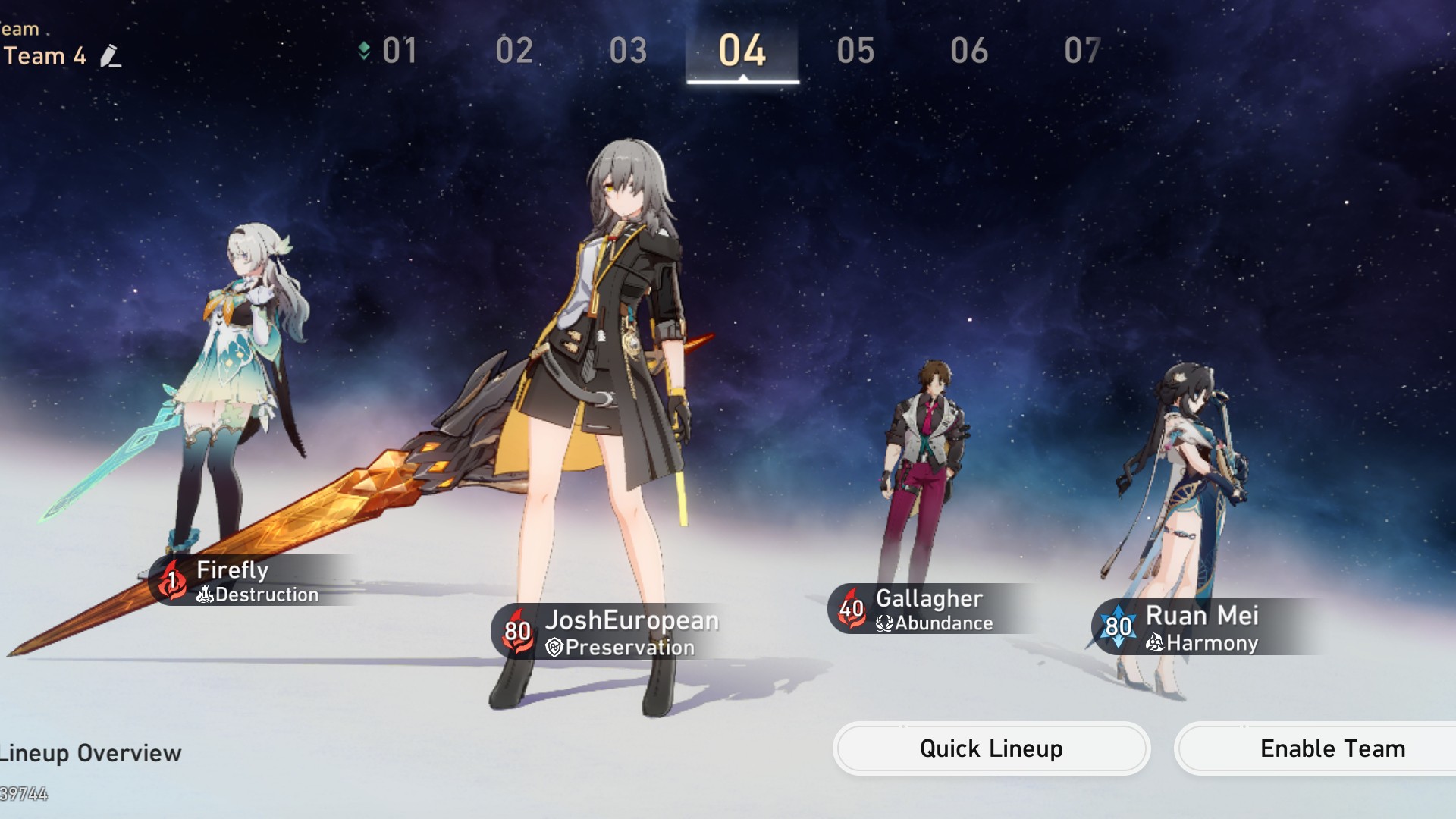Click the Destruction path icon under Firefly
1456x819 pixels.
(x=203, y=595)
